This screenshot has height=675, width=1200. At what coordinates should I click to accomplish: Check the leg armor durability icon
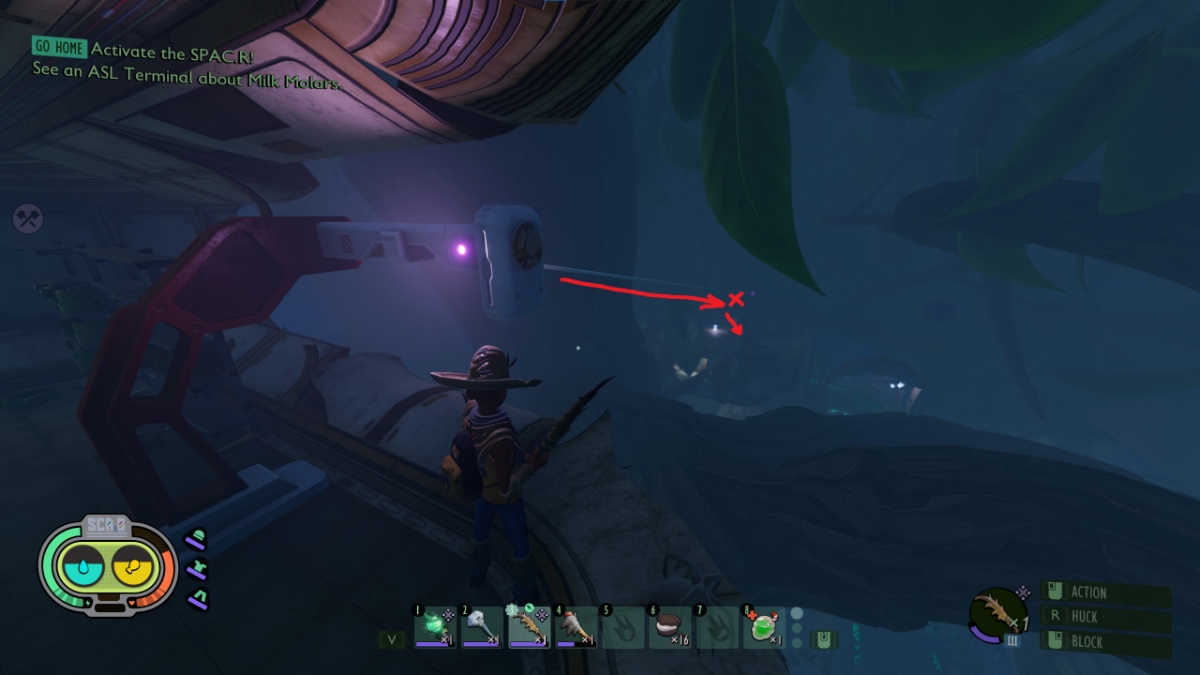pos(197,599)
